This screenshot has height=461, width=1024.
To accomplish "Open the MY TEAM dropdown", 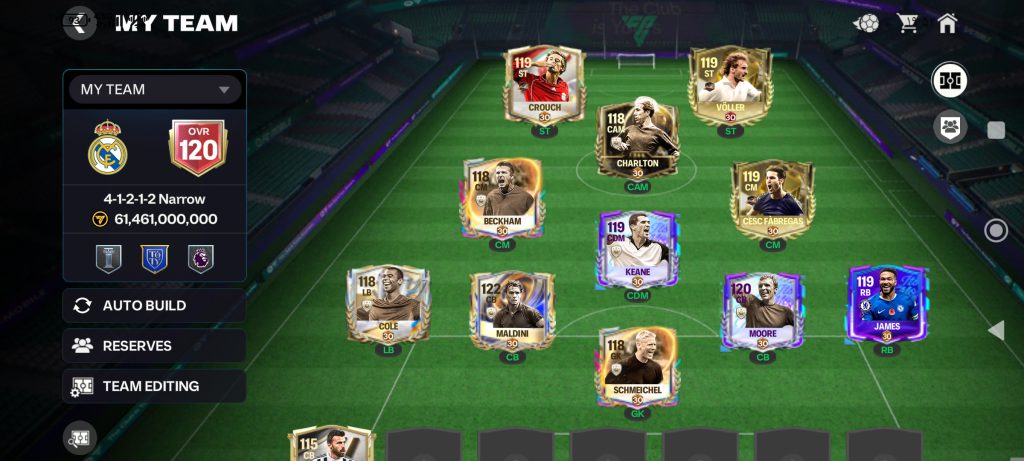I will [x=155, y=89].
